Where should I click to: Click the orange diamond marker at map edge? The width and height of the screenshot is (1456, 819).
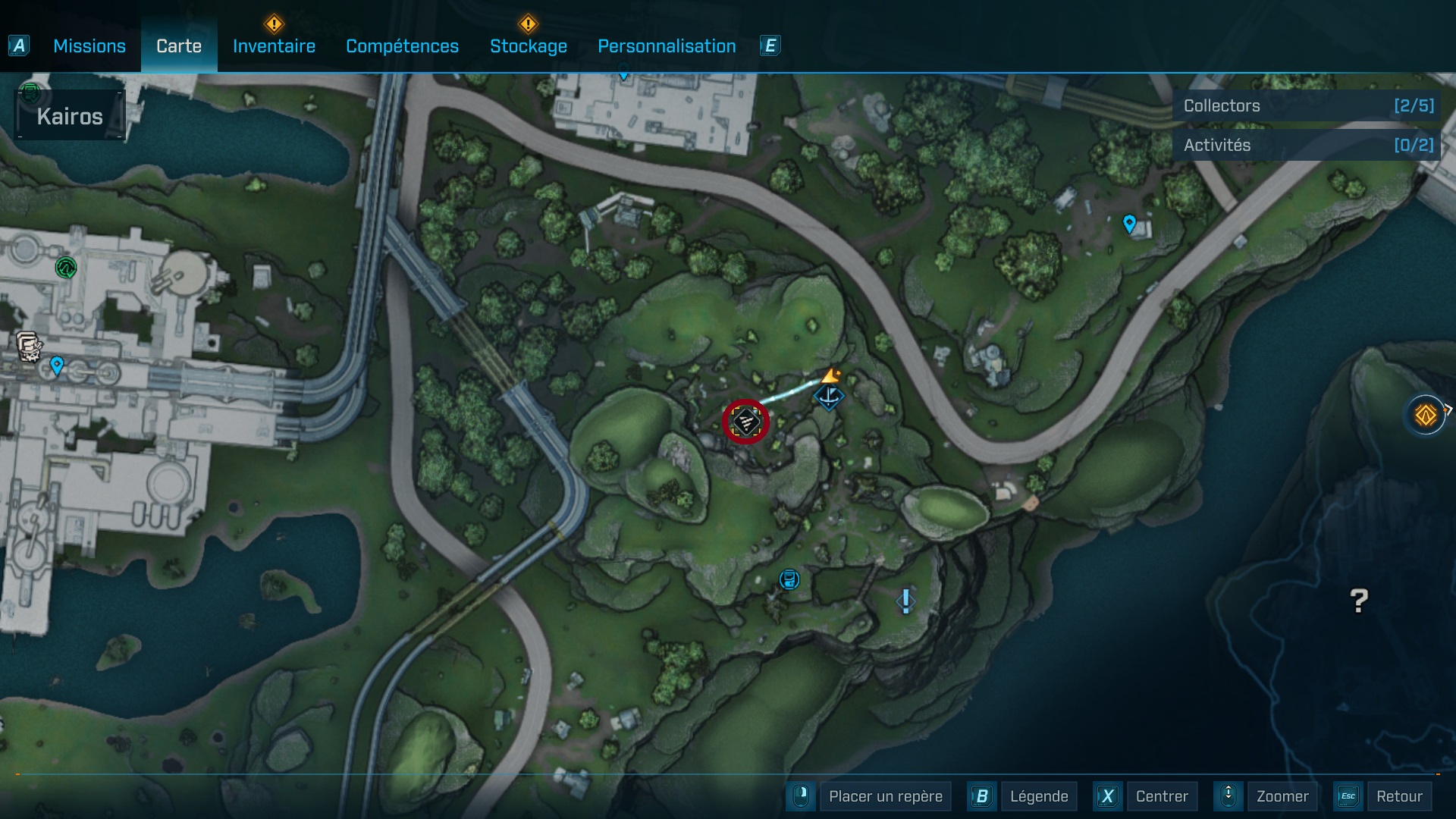[1426, 415]
